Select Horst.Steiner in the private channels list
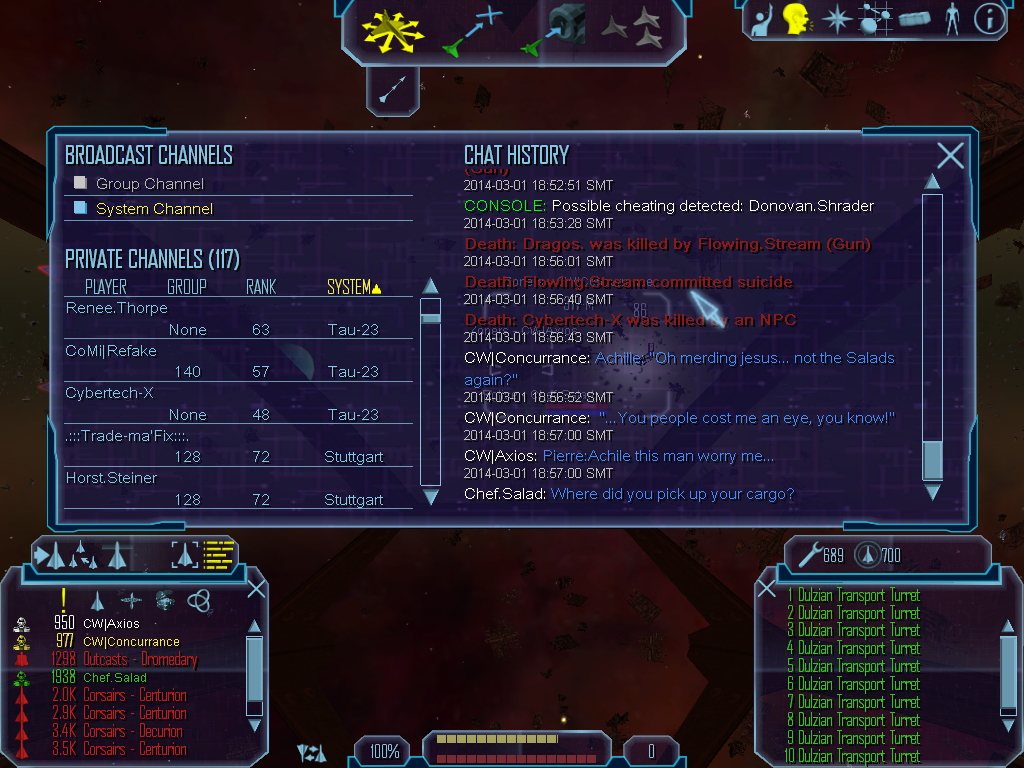Screen dimensions: 1024x768 (x=111, y=478)
